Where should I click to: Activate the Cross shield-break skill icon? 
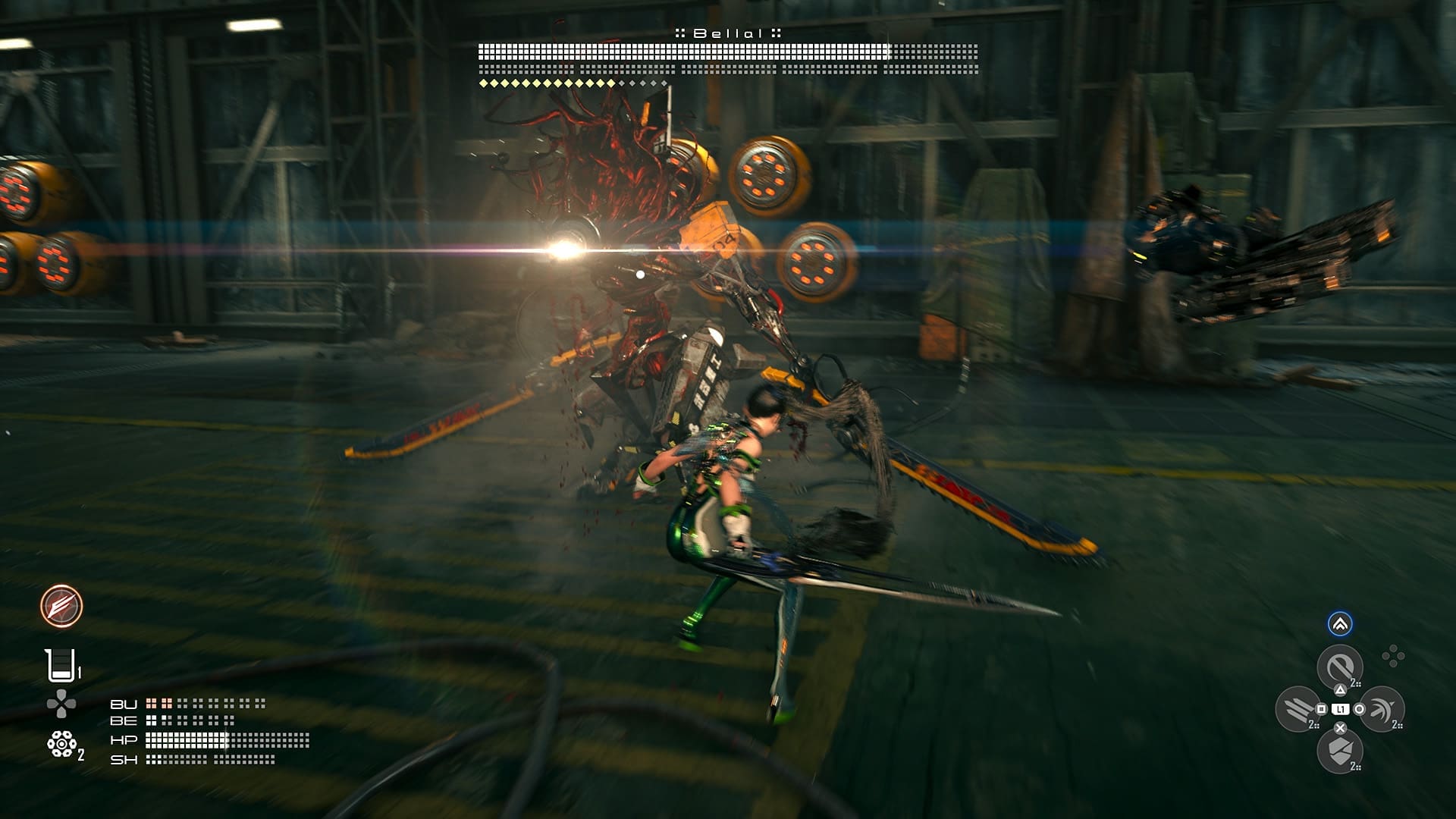1339,751
